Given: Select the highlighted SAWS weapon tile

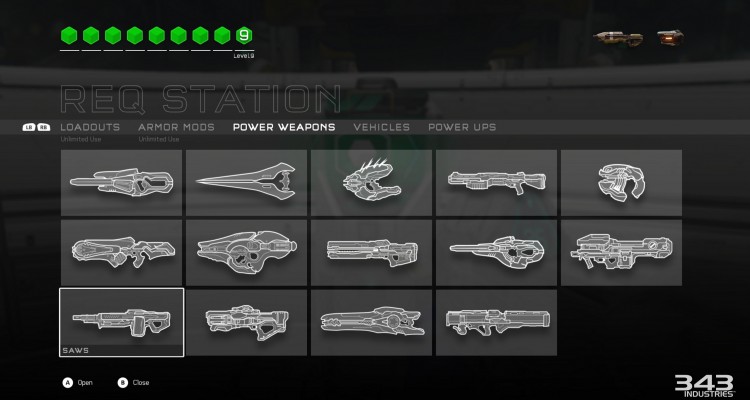Looking at the screenshot, I should click(x=121, y=322).
